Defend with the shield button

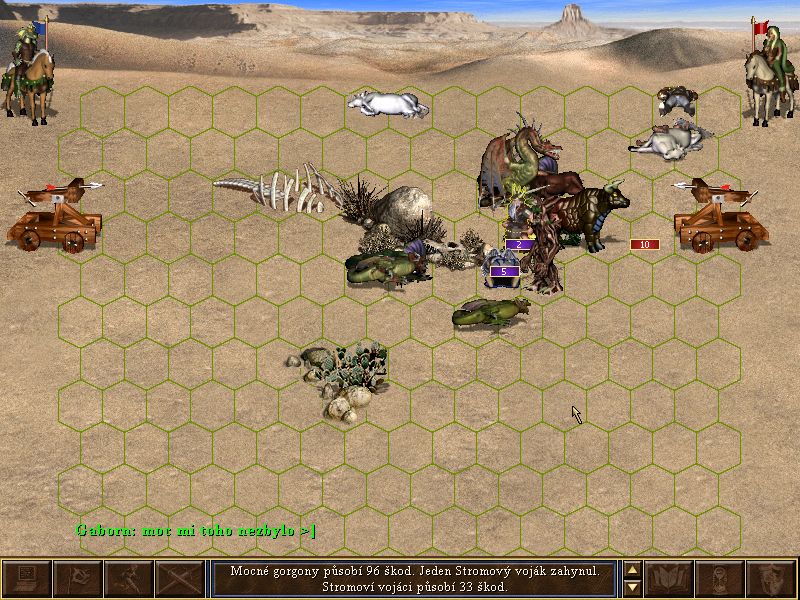(x=771, y=579)
